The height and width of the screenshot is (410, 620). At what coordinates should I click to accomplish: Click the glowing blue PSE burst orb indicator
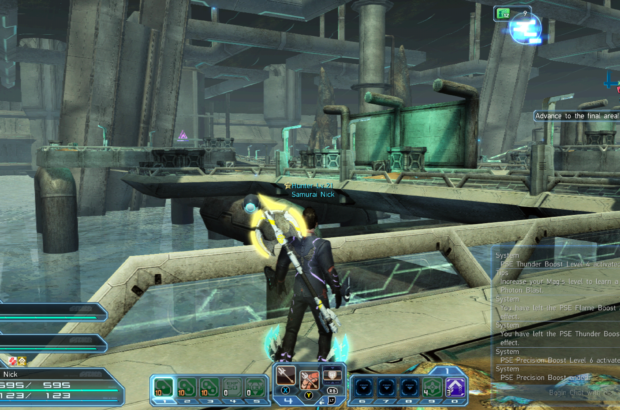525,28
